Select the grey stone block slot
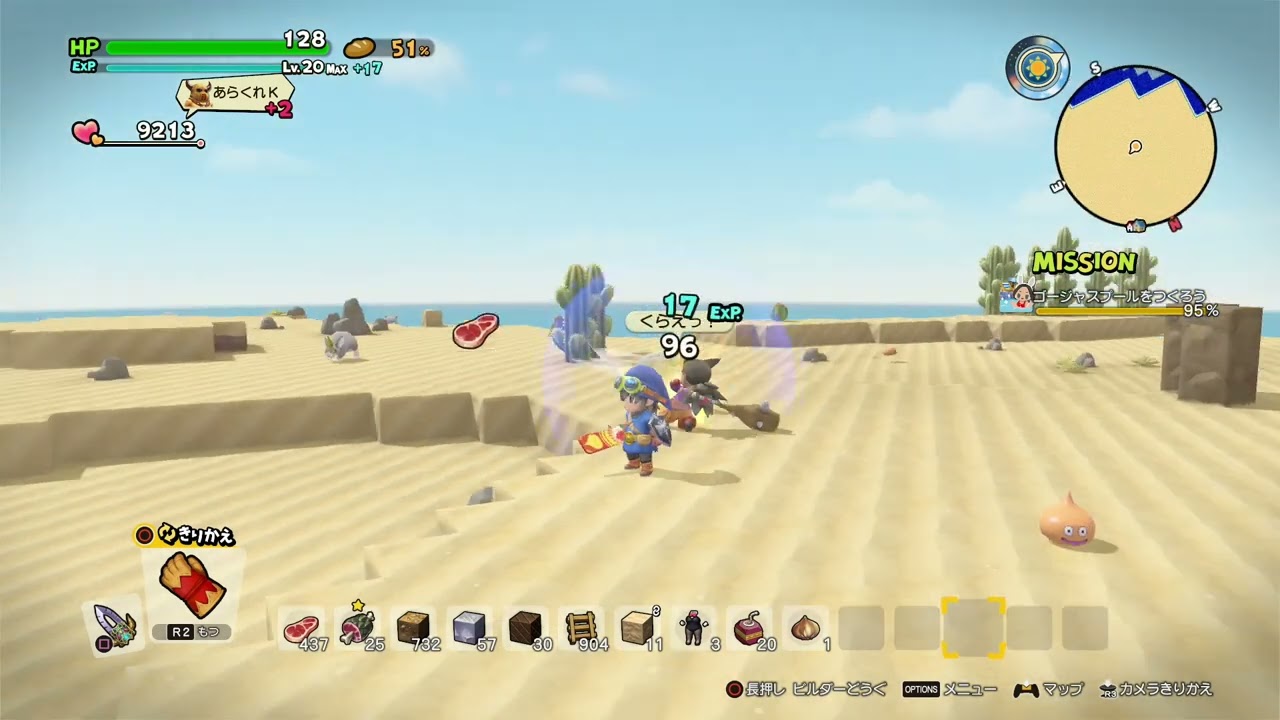Image resolution: width=1280 pixels, height=720 pixels. (x=468, y=628)
